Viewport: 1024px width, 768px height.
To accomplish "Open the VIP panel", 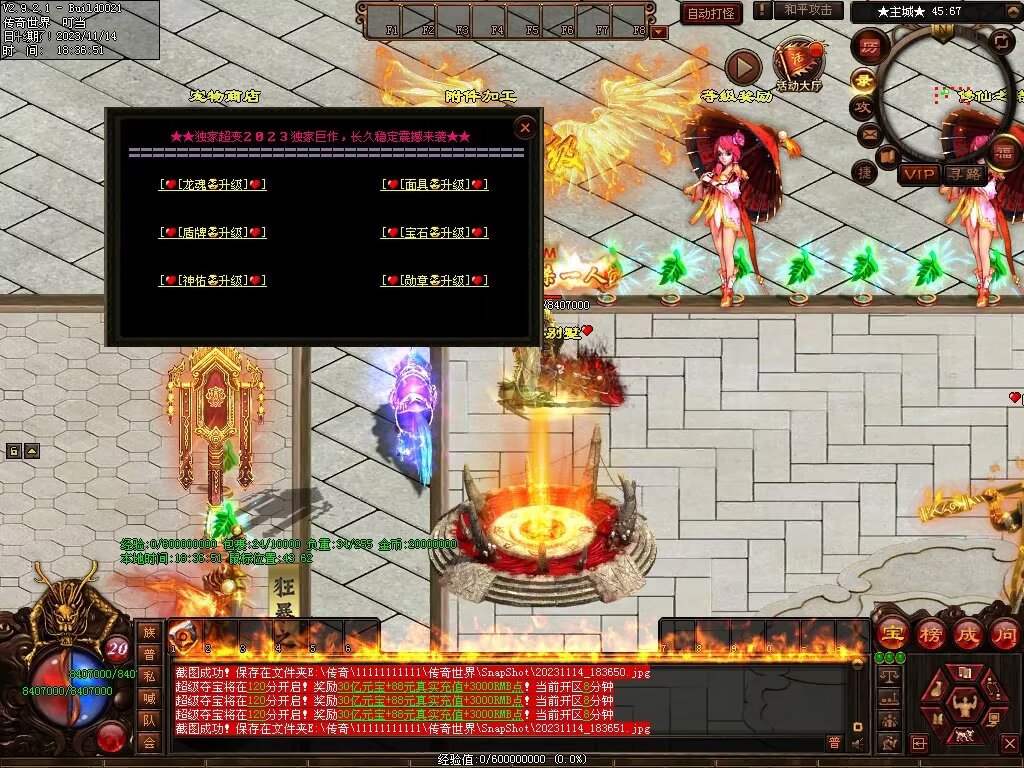I will click(918, 174).
